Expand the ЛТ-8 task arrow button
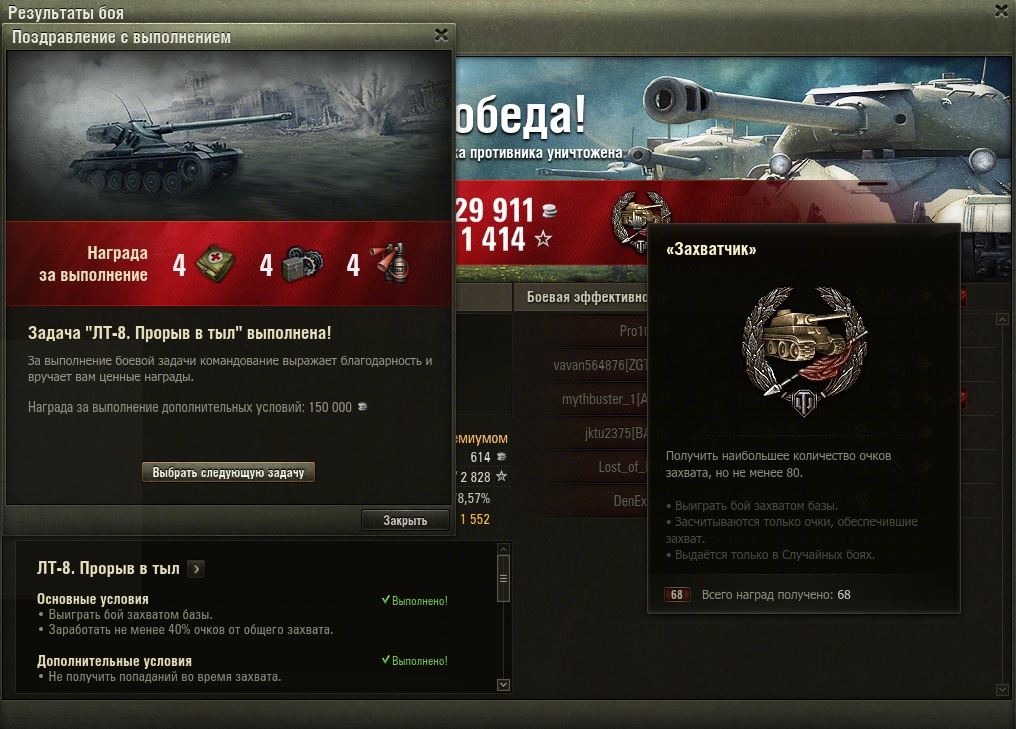Screen dimensions: 1016x729 (196, 569)
